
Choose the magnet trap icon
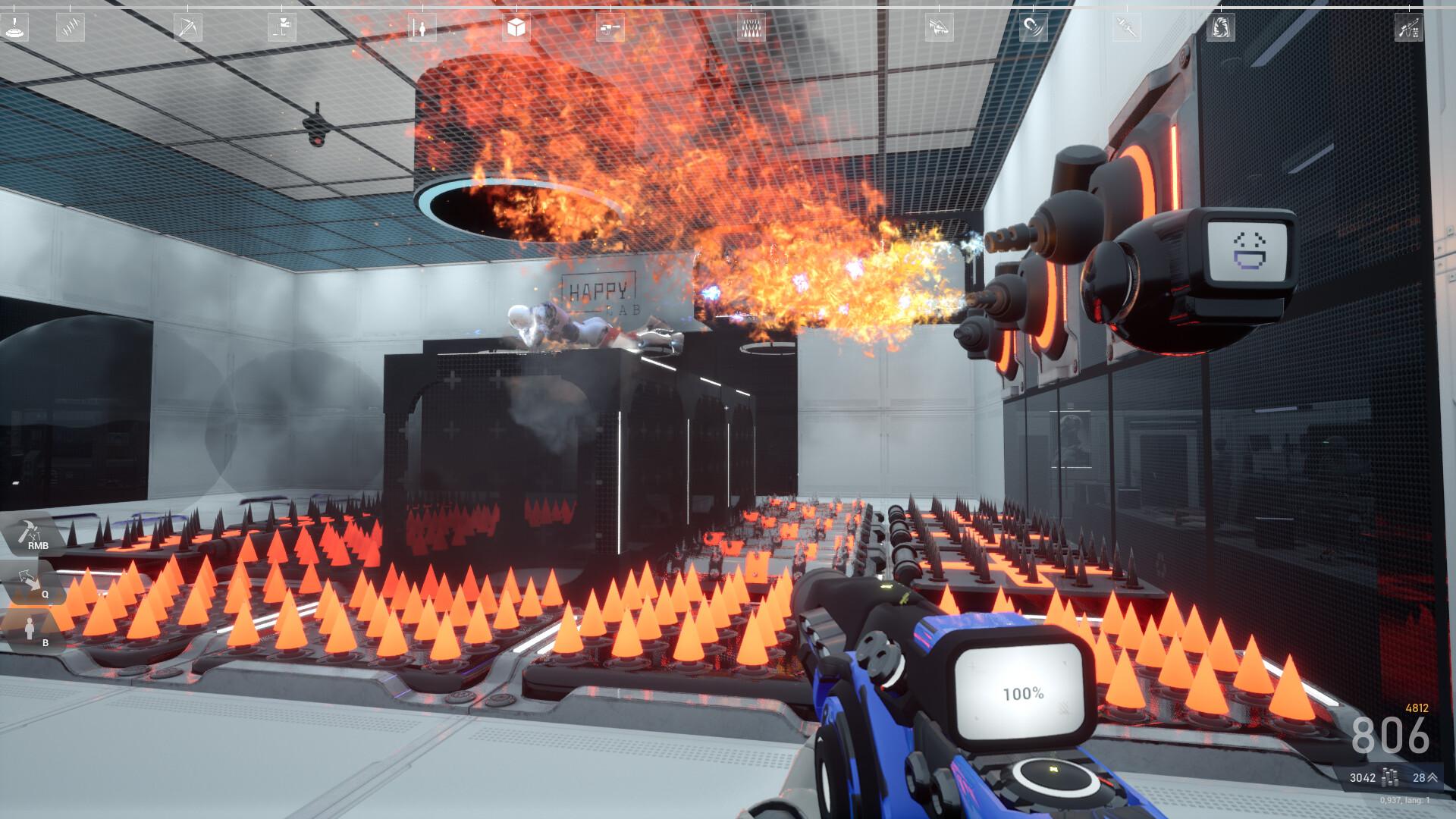click(1032, 28)
